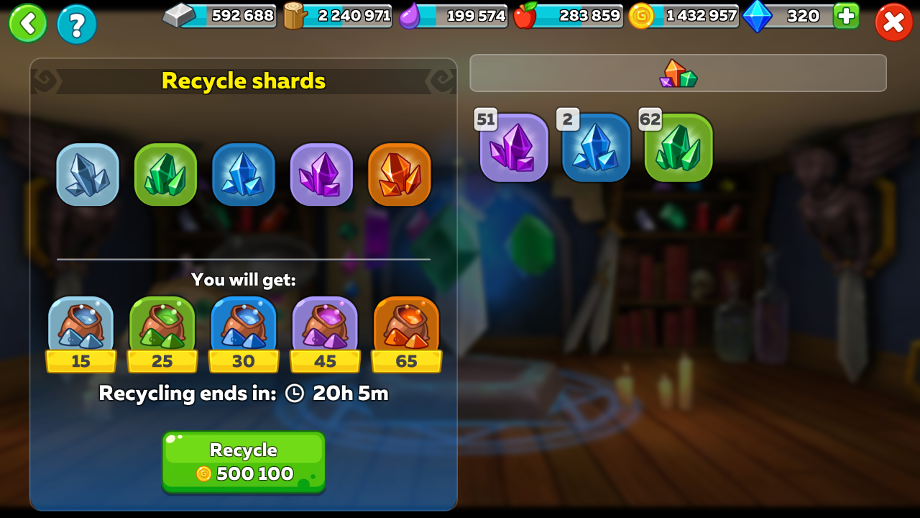
Task: Start recycling for 500 100 gold
Action: [x=244, y=462]
